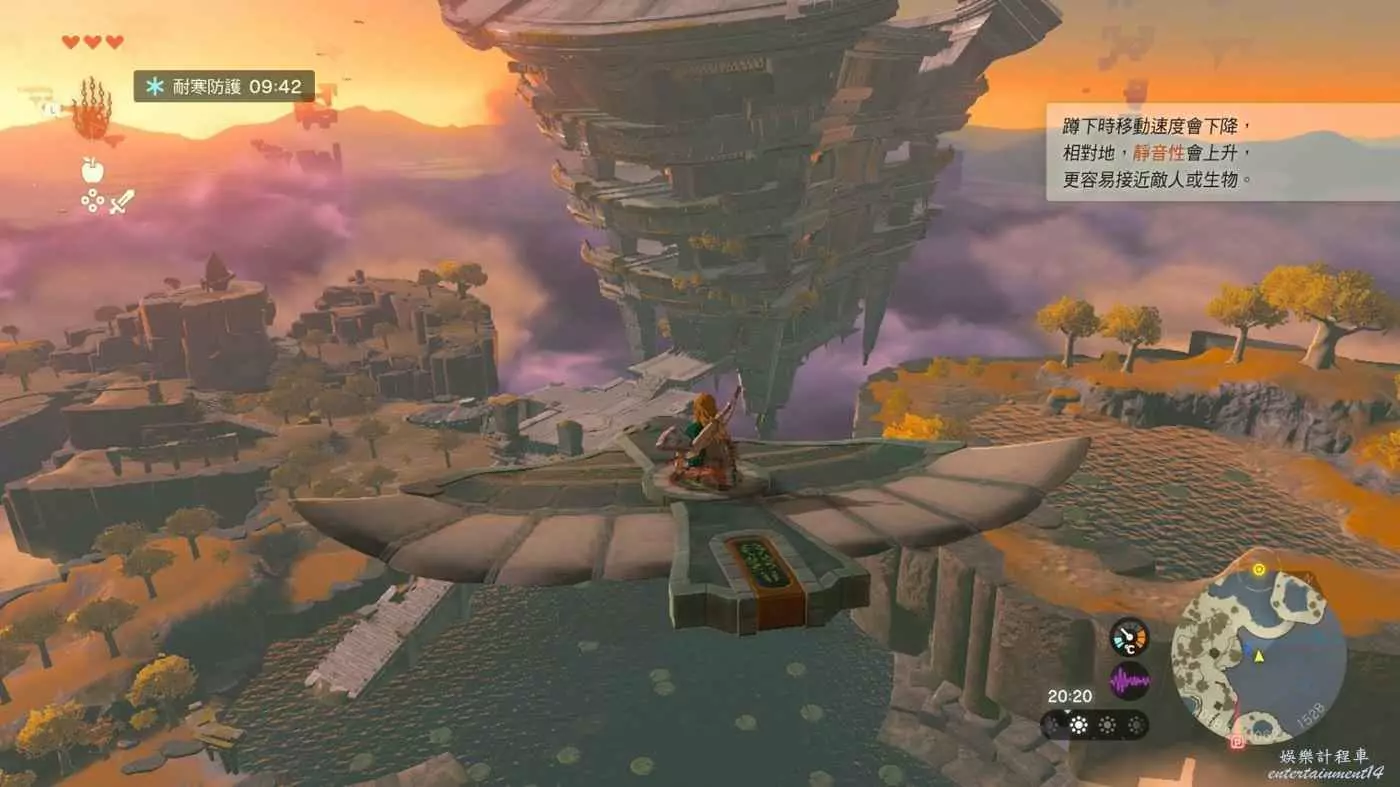Click the four-circle materials icon

point(92,201)
